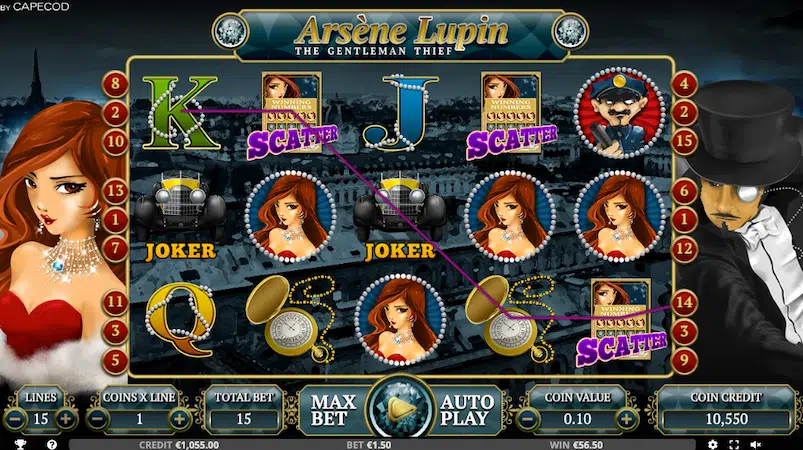Select payline number 8 marker
Screen dimensions: 803x450
click(115, 84)
